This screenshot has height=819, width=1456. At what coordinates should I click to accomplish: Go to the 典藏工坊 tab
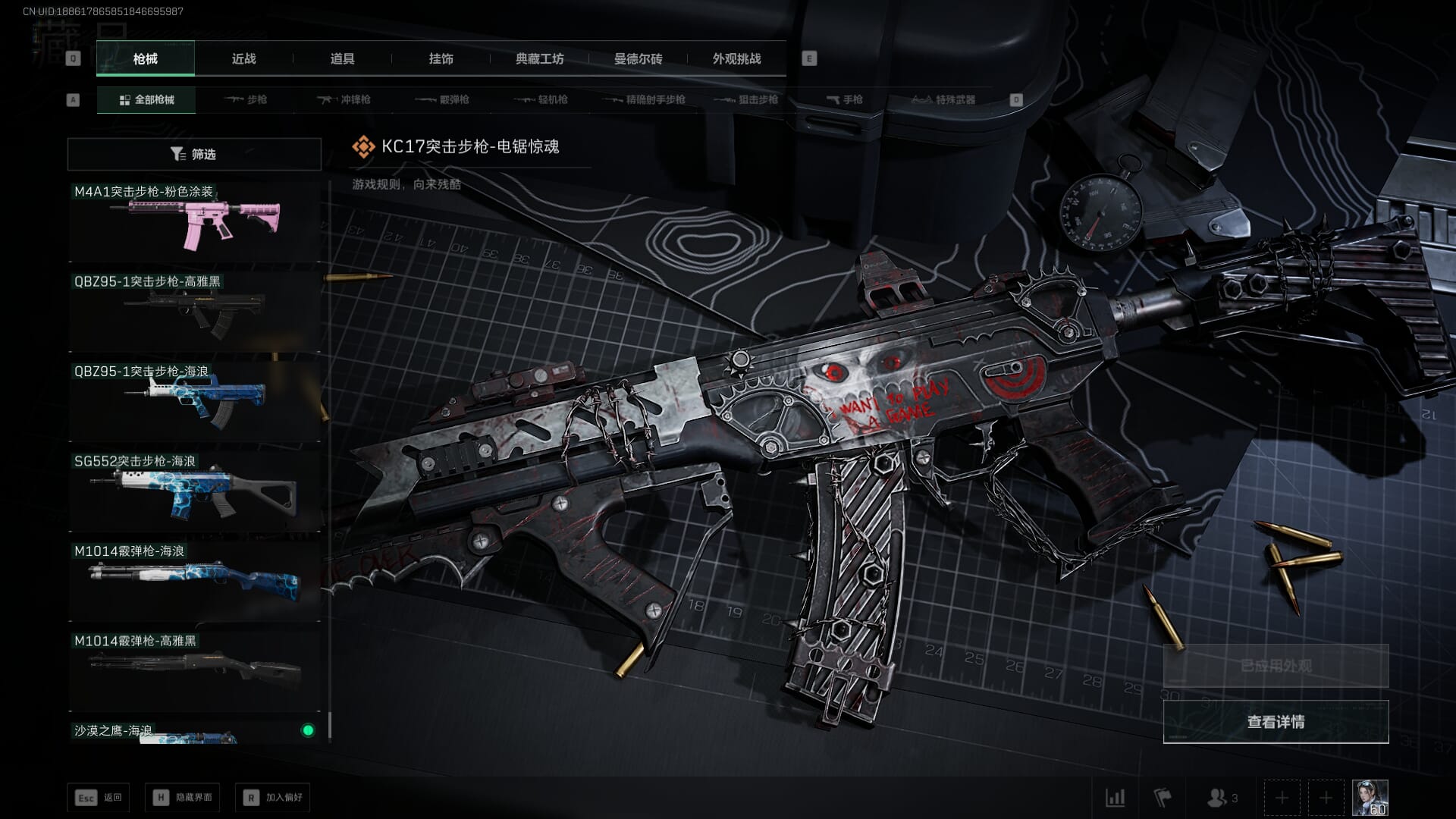[x=539, y=59]
